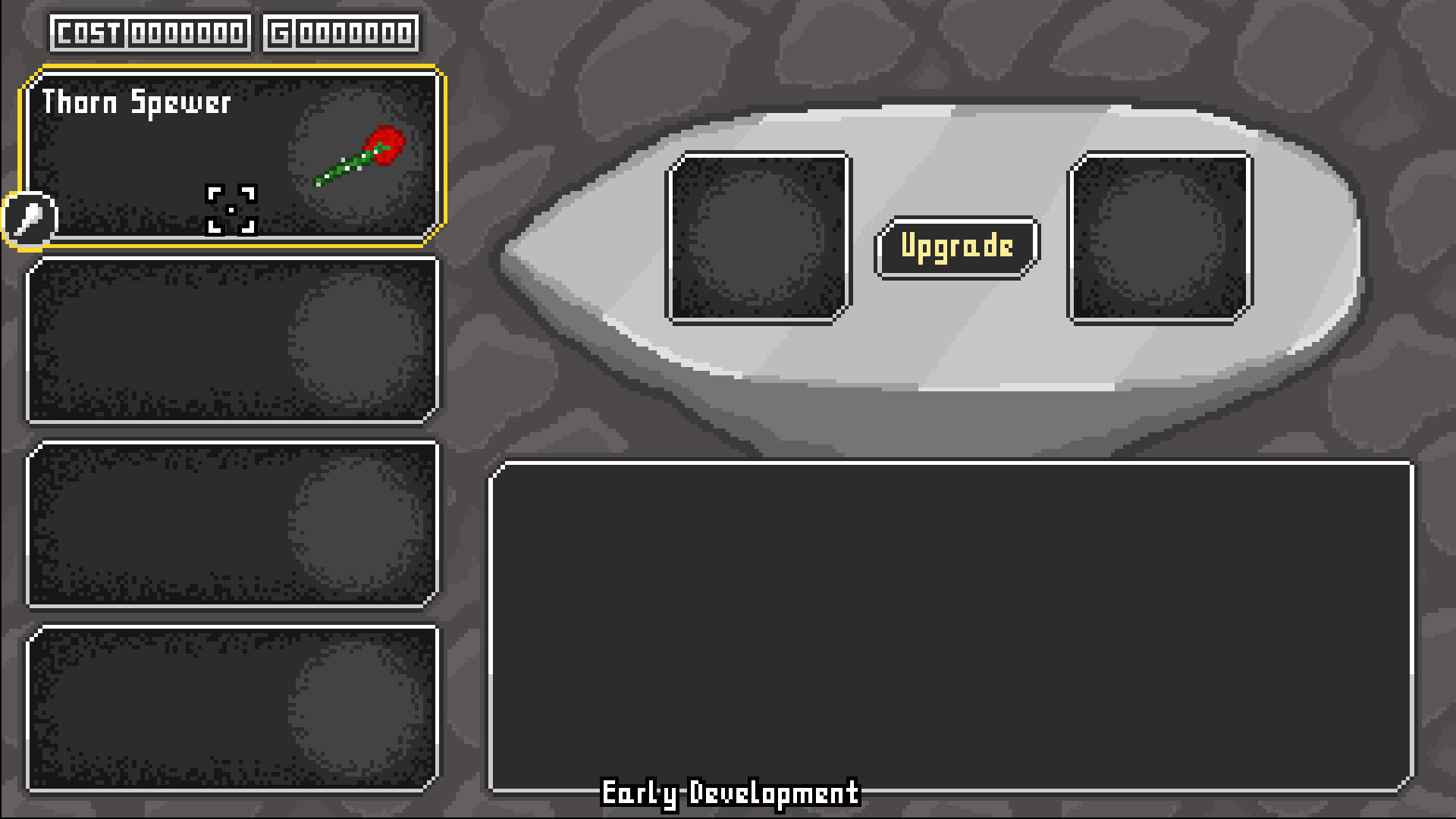Viewport: 1456px width, 819px height.
Task: Toggle selection of the Thorn Spewer card
Action: tap(231, 155)
